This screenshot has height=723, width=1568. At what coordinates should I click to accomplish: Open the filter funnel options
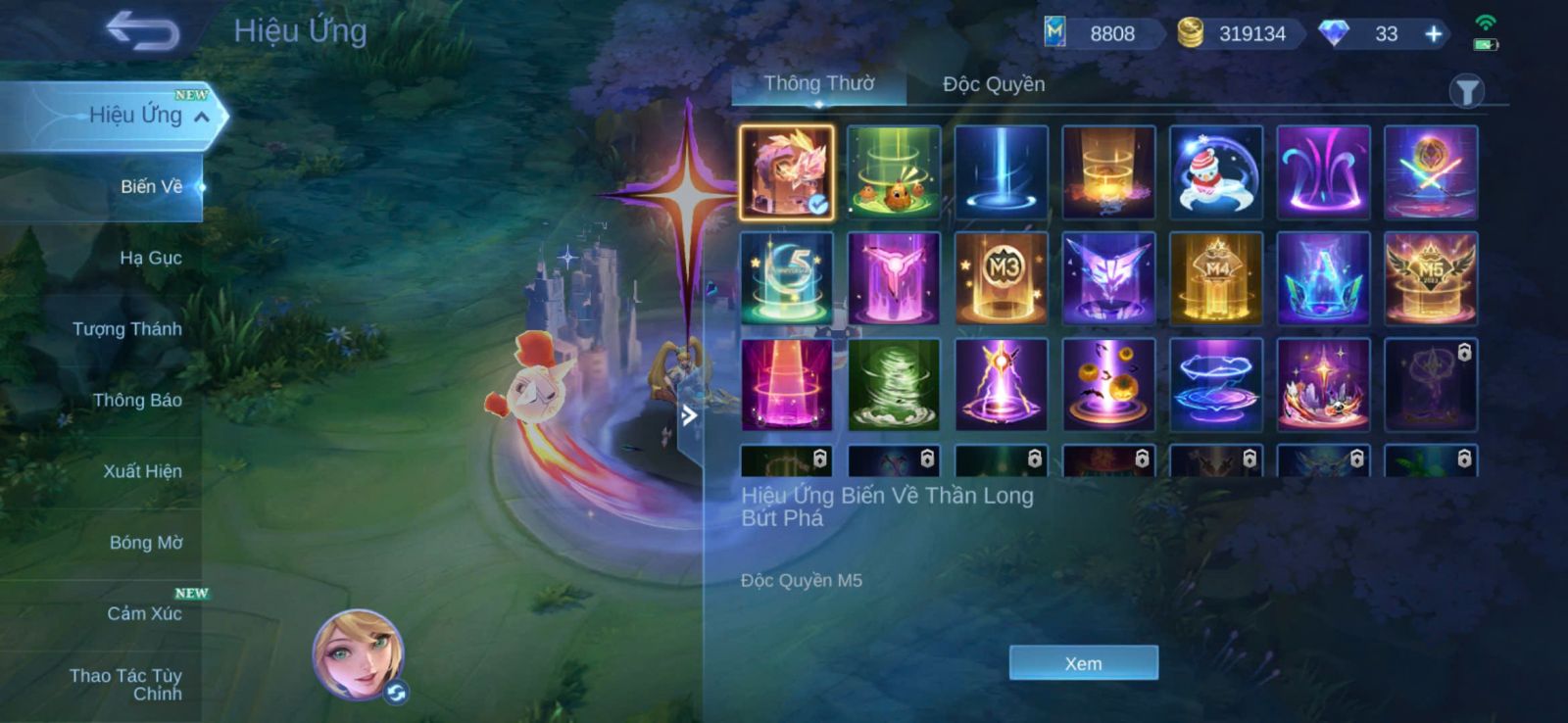pos(1466,92)
